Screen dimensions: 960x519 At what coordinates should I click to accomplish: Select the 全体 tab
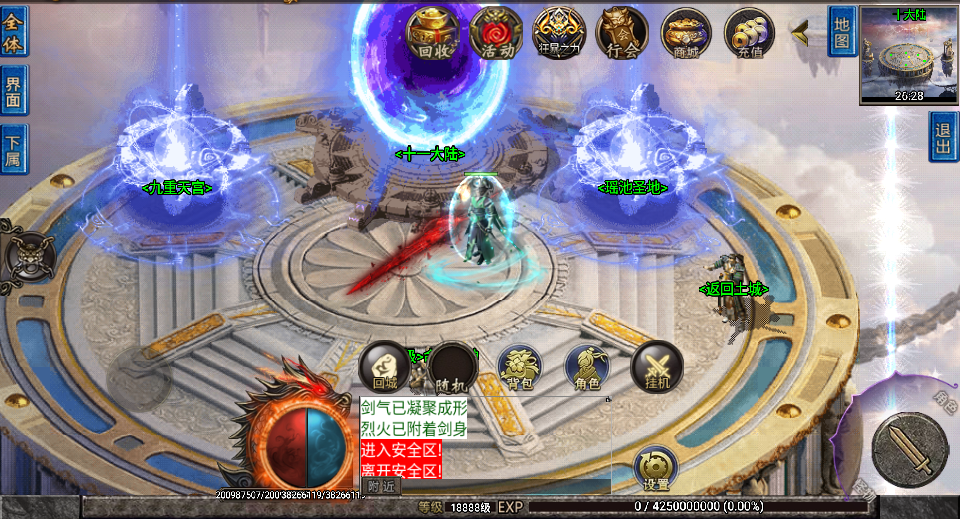pos(14,31)
